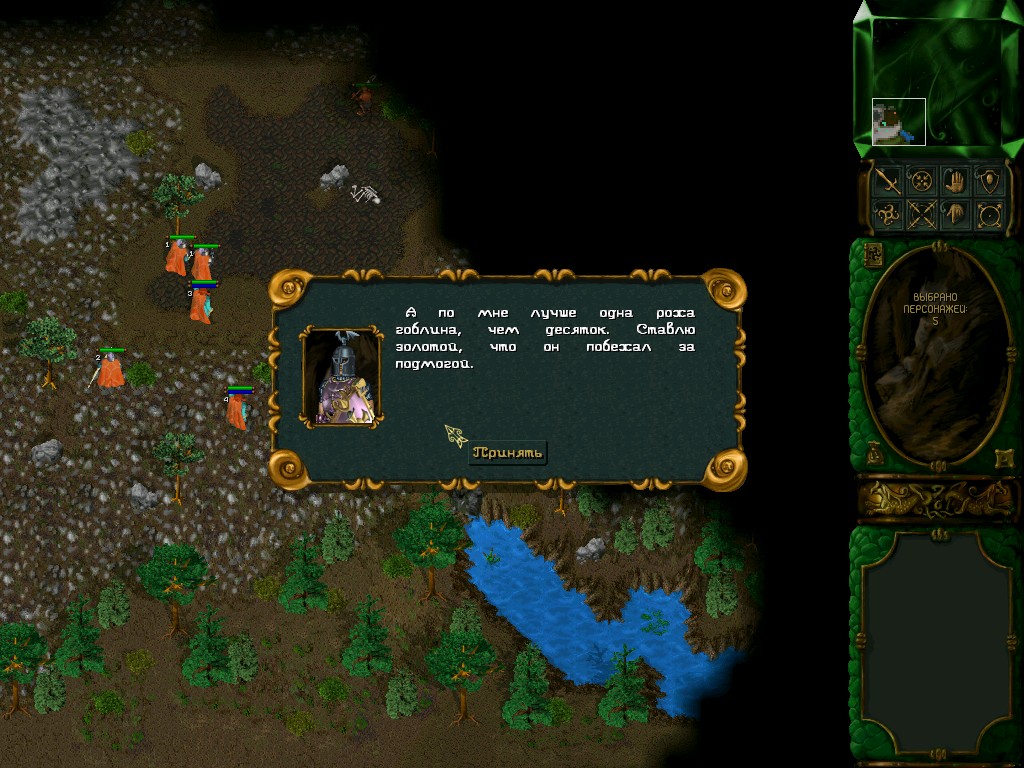Click the helmeted knight speaker portrait

[x=342, y=377]
